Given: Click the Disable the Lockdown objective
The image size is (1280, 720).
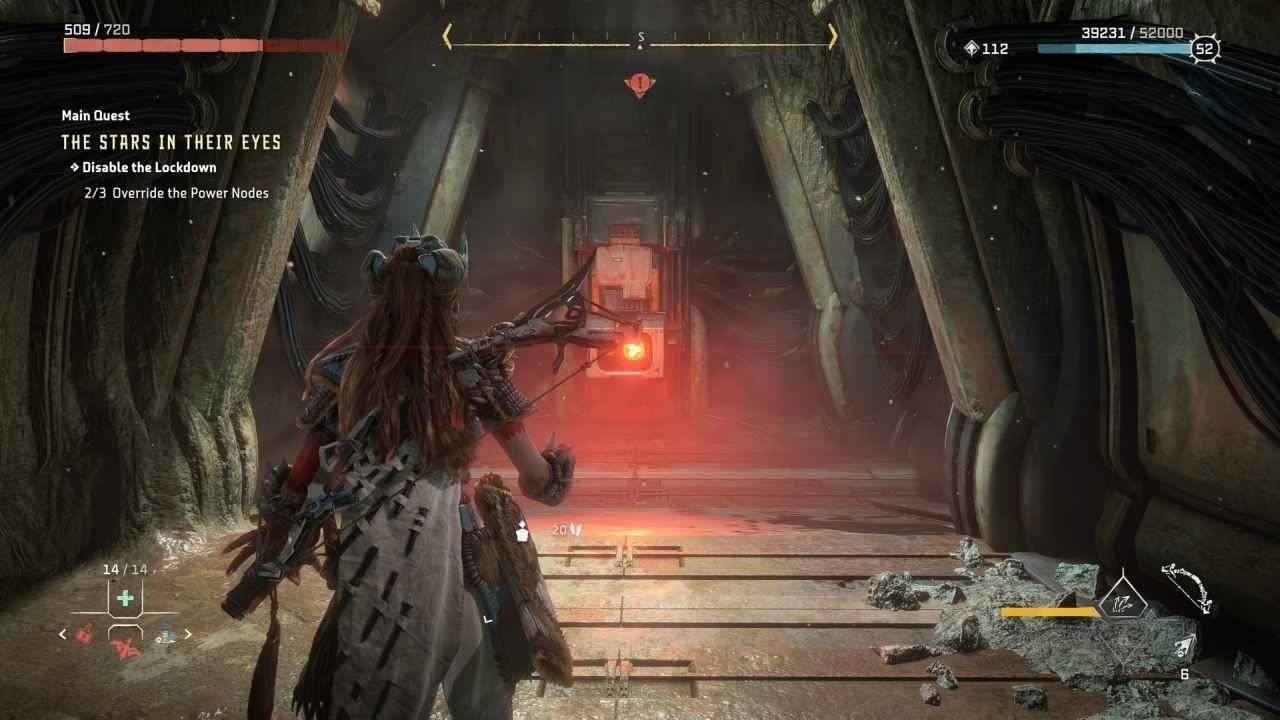Looking at the screenshot, I should (x=148, y=167).
